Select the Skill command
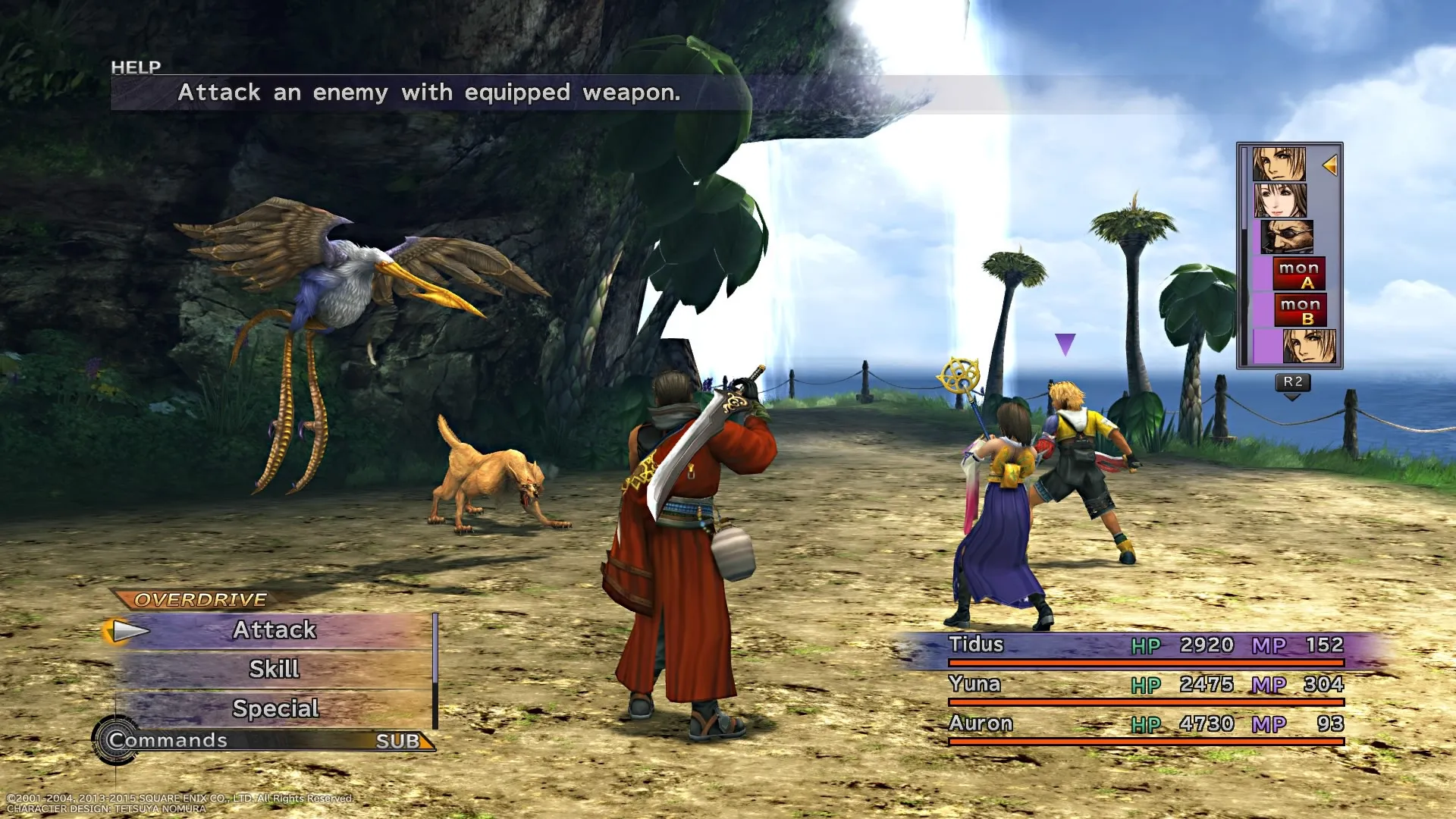 click(275, 670)
